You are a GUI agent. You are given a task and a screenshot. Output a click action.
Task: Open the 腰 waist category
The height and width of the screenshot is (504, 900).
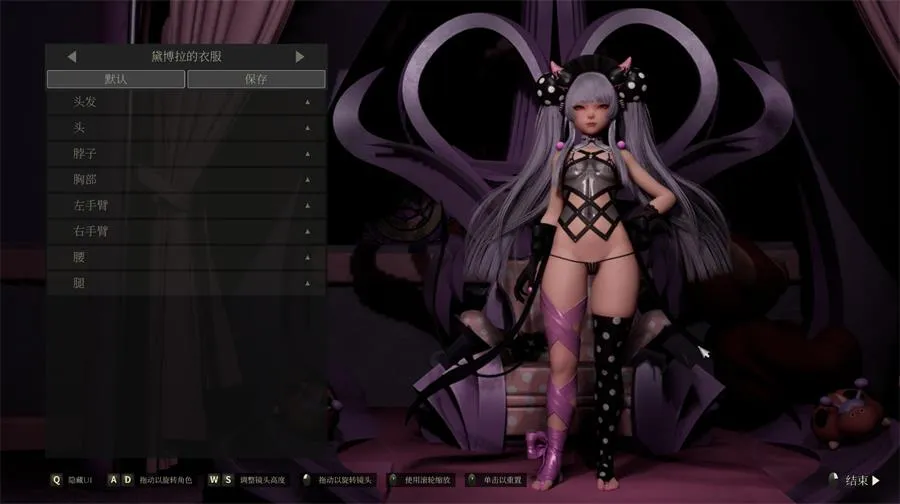click(x=186, y=257)
